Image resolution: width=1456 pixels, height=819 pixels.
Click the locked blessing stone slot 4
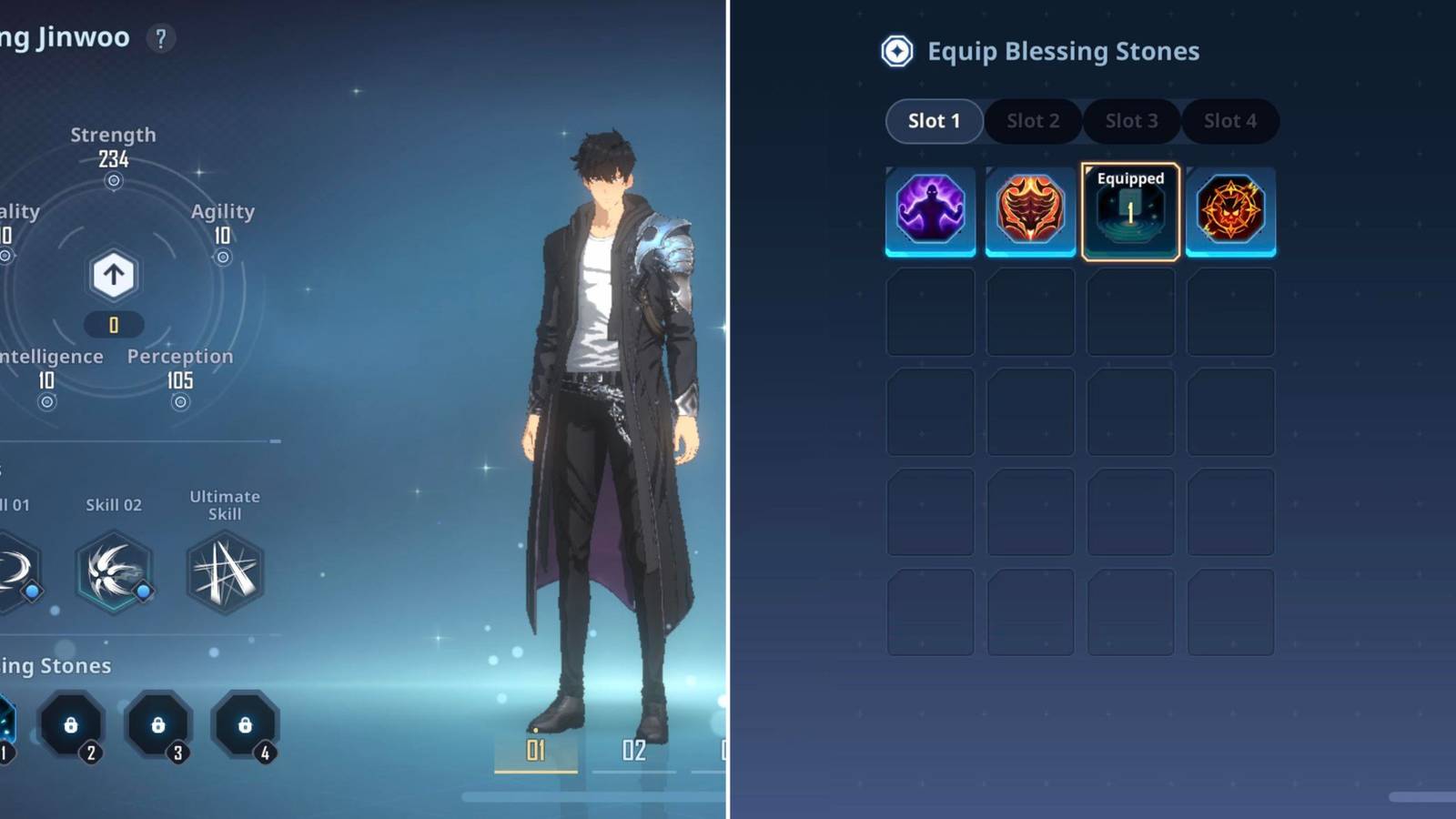tap(243, 726)
